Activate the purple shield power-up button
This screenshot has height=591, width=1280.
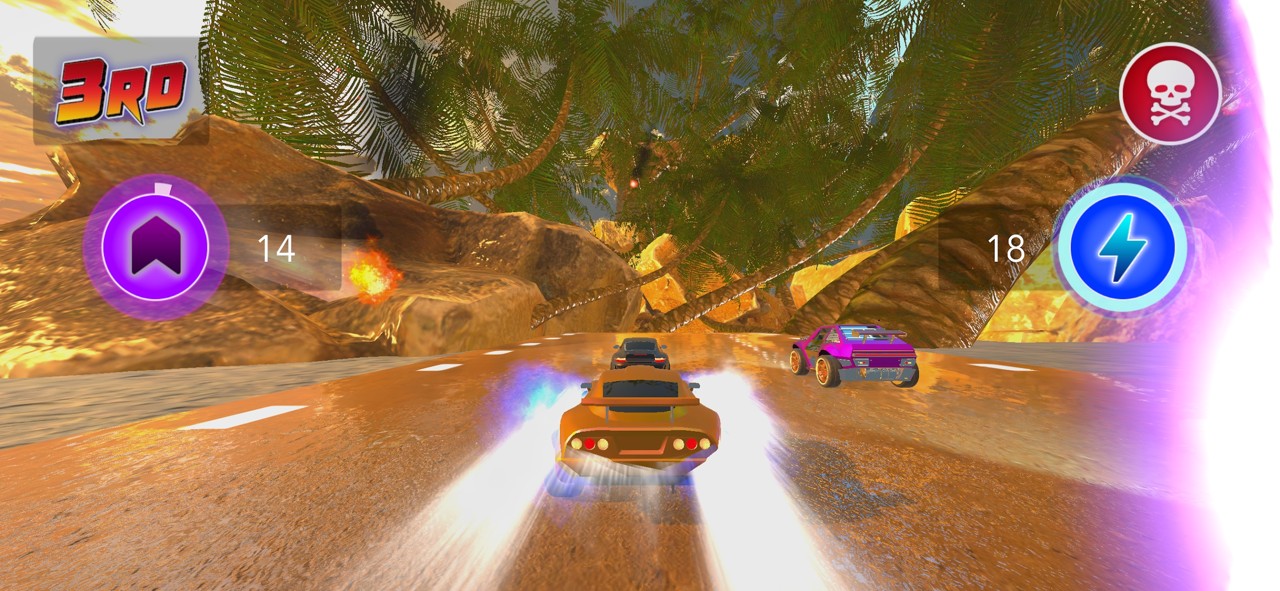(155, 247)
